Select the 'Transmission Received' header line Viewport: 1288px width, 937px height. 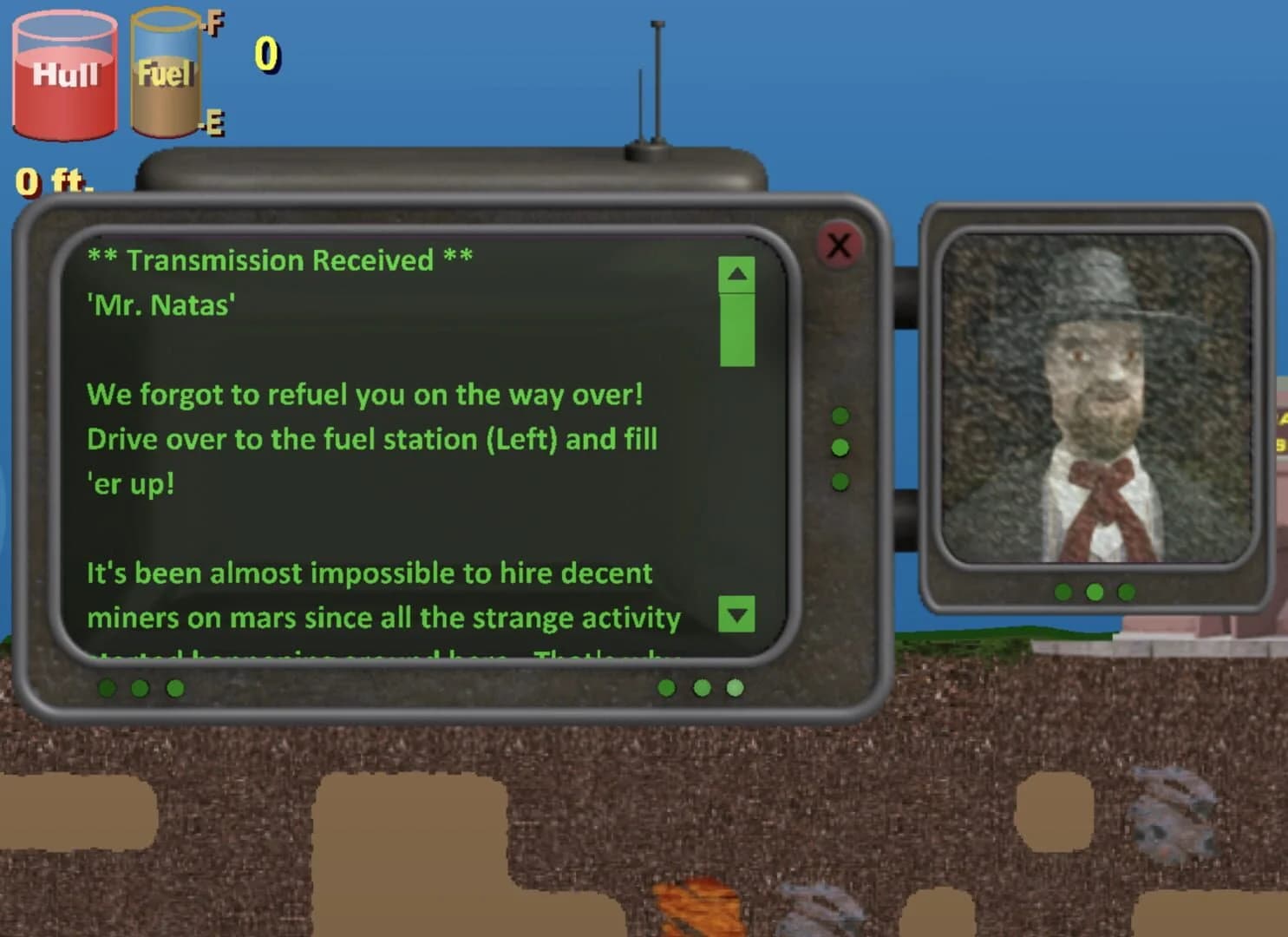[x=279, y=259]
